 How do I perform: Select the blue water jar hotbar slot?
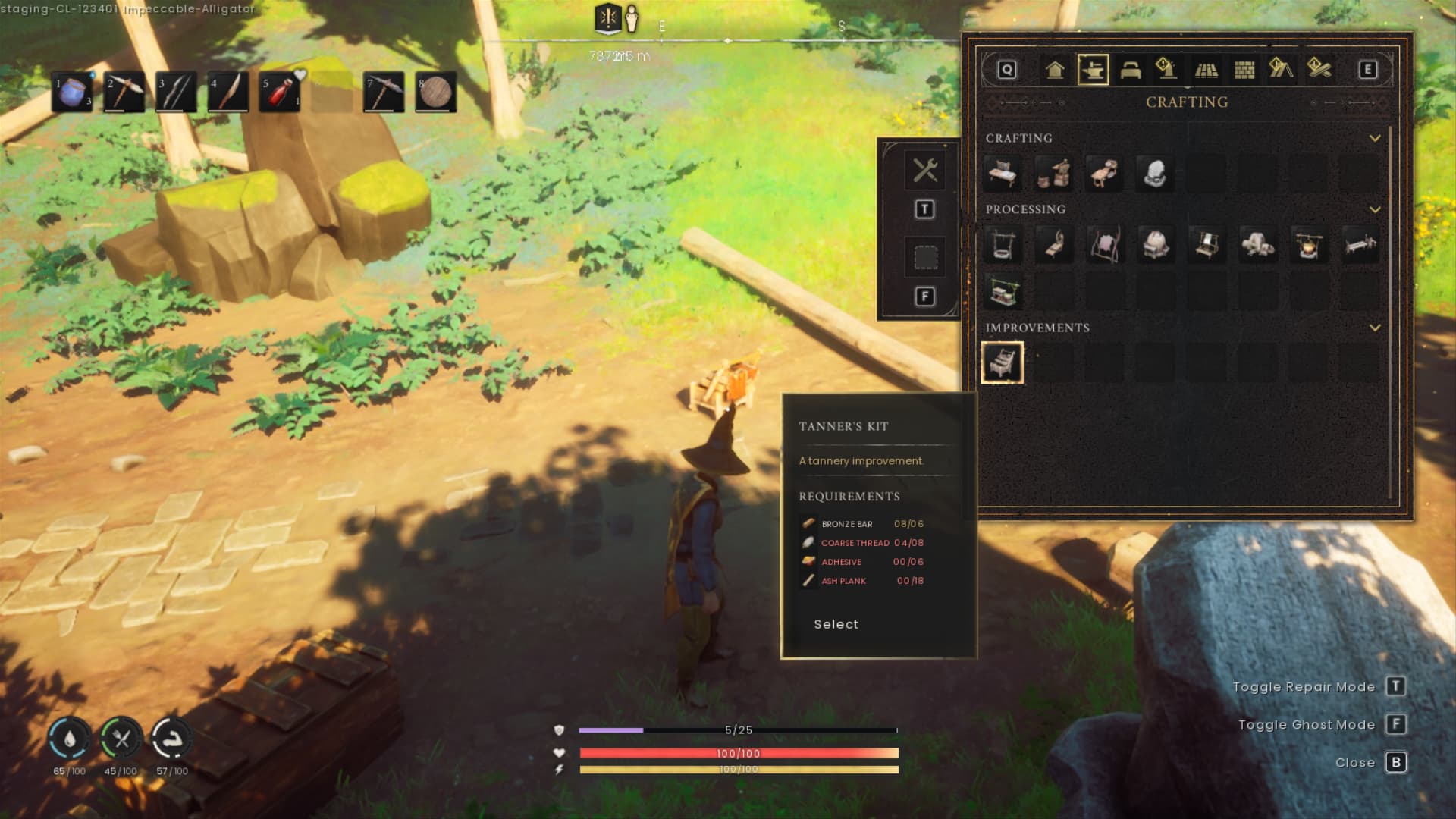pos(72,93)
